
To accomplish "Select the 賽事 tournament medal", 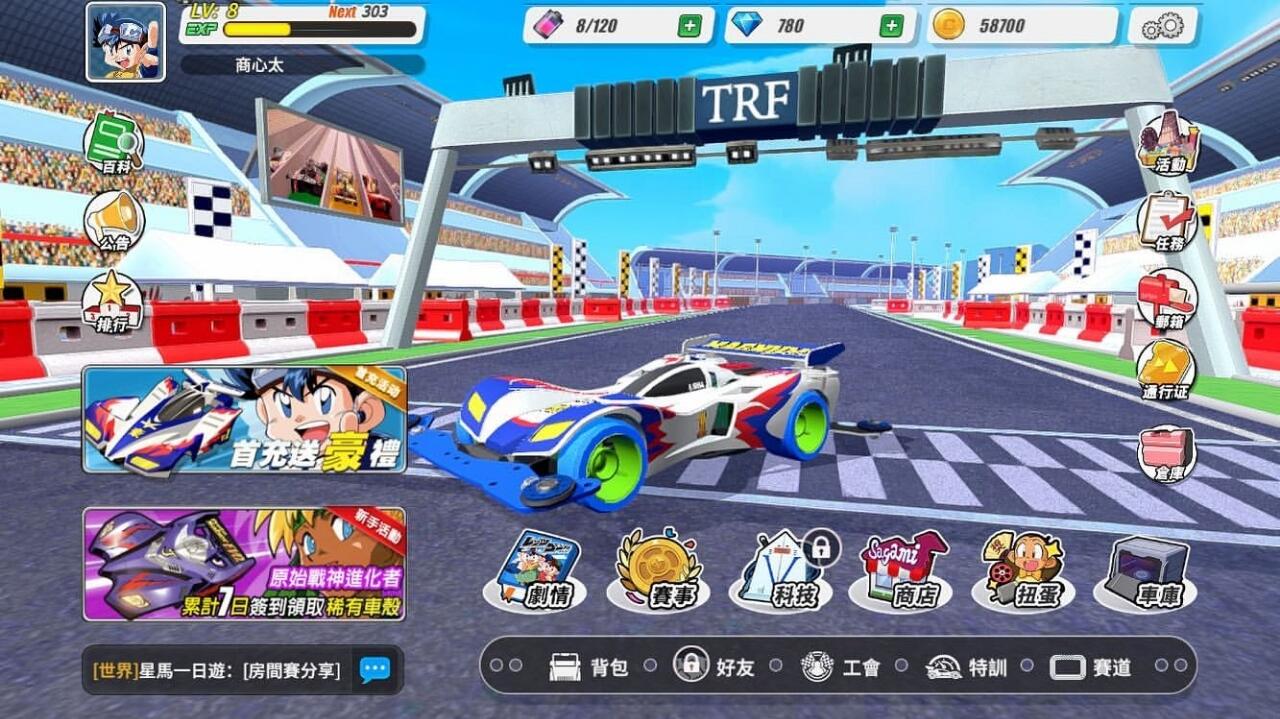I will click(658, 571).
